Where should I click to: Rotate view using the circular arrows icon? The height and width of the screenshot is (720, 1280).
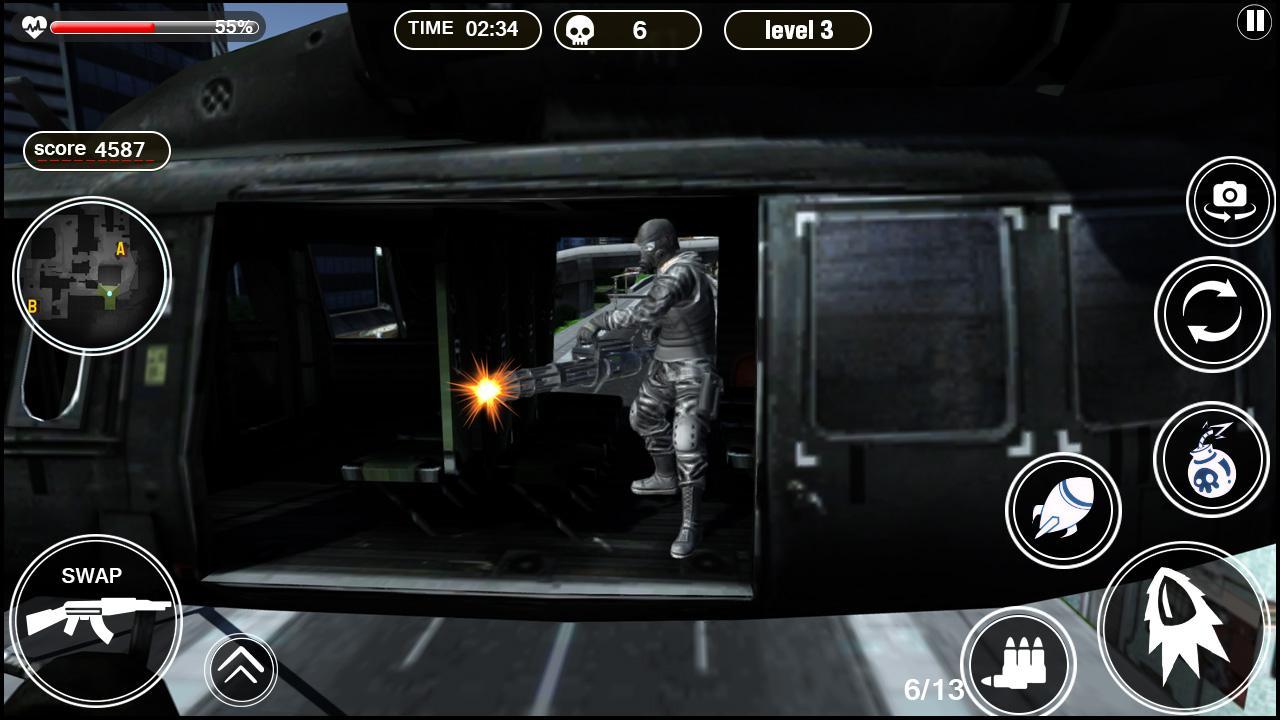(x=1212, y=313)
